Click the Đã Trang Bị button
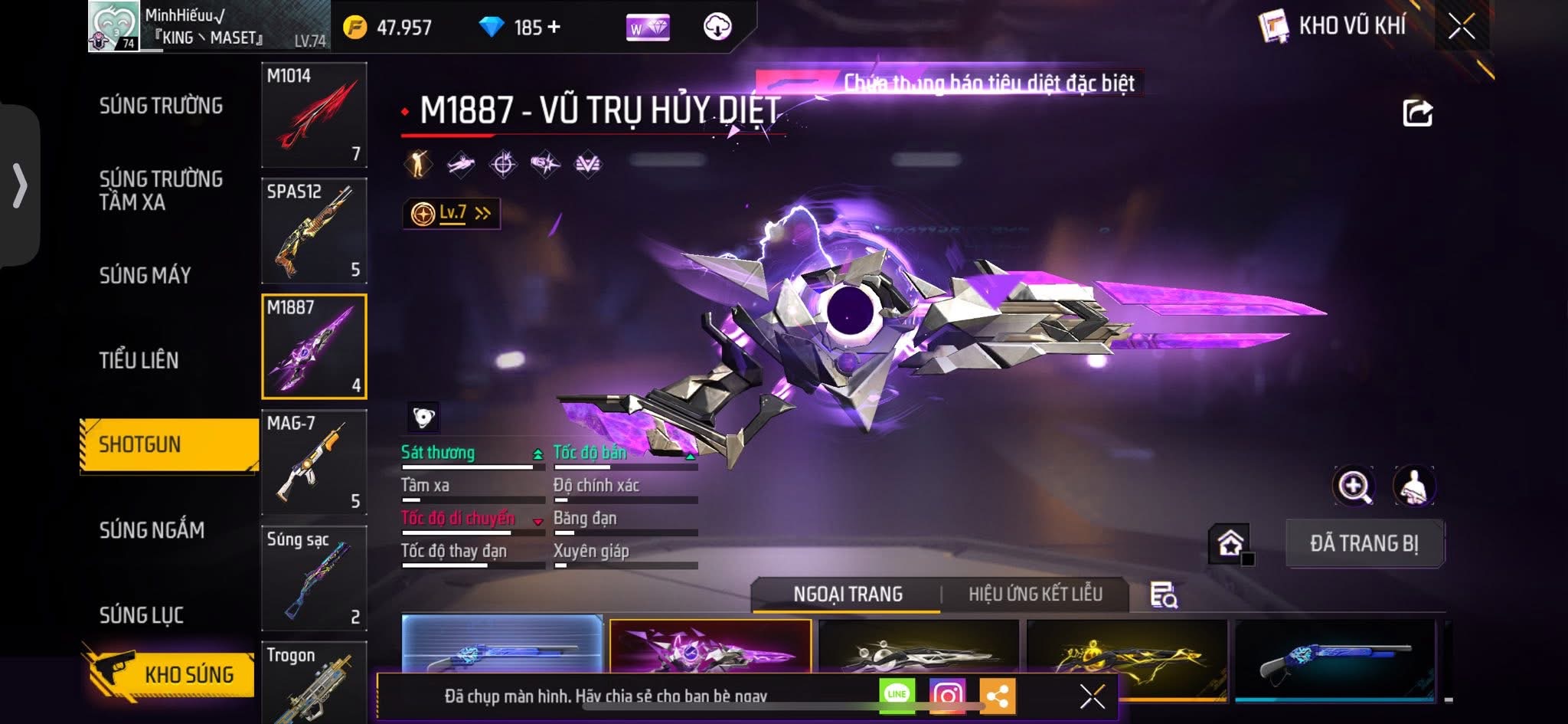The image size is (1568, 724). click(x=1364, y=543)
